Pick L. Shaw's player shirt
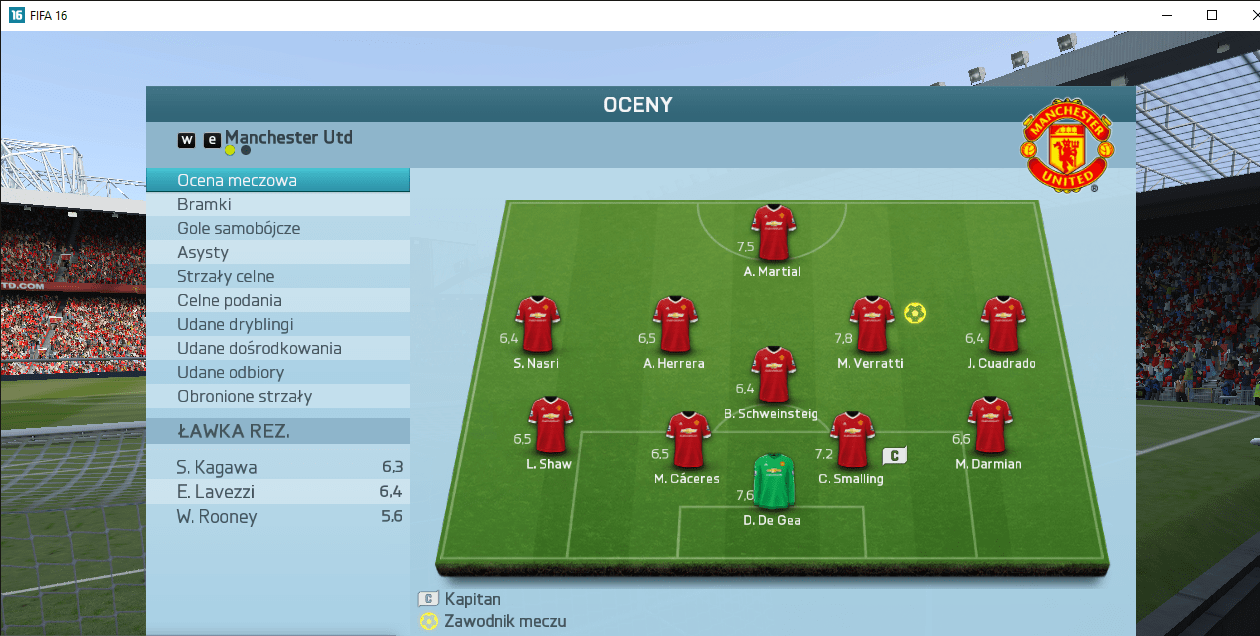The height and width of the screenshot is (636, 1260). (x=549, y=425)
